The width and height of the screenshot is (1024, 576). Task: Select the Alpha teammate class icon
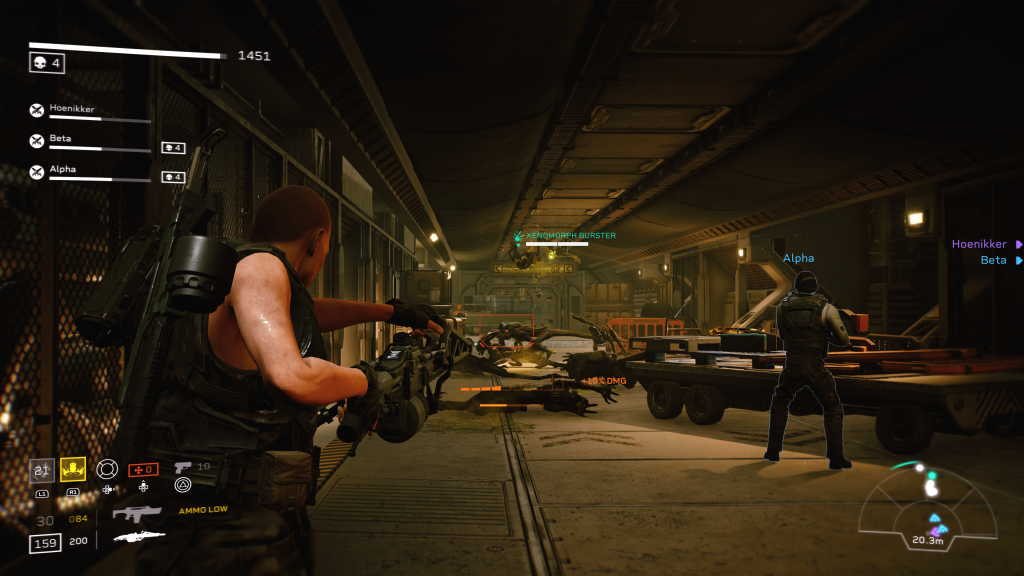coord(37,172)
